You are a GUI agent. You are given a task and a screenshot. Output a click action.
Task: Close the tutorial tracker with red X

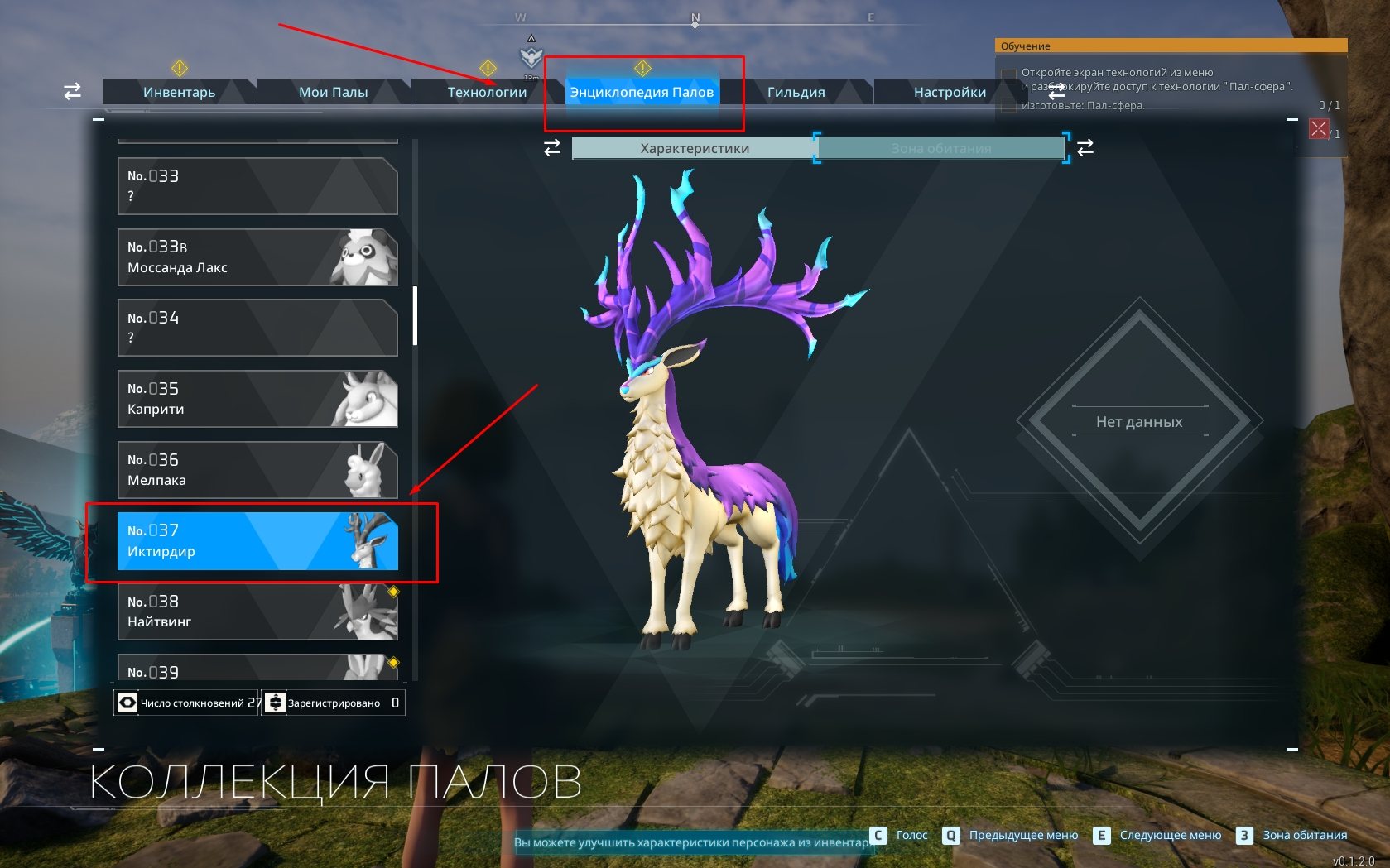tap(1319, 129)
